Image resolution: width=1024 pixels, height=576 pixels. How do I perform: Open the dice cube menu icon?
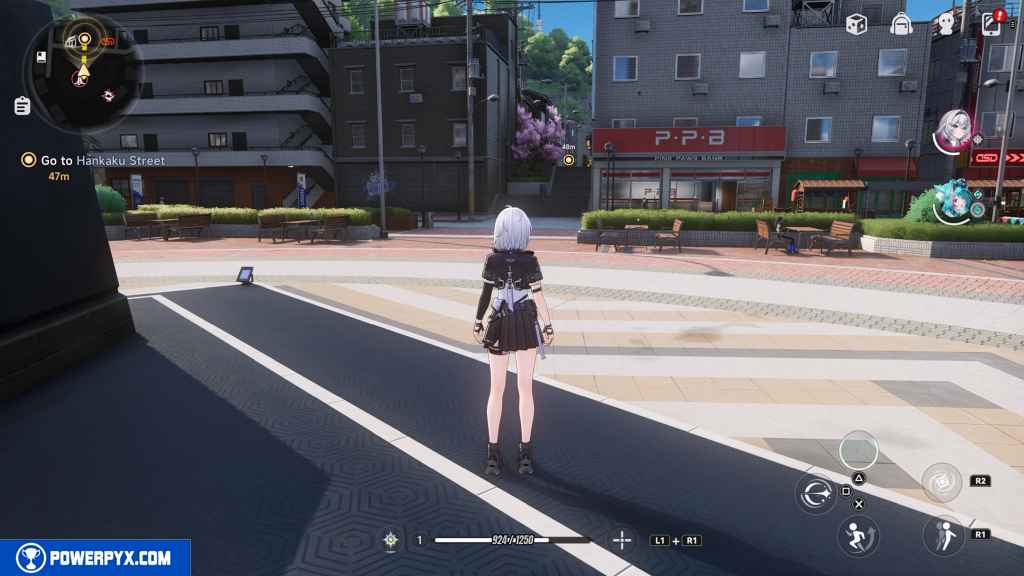click(856, 23)
